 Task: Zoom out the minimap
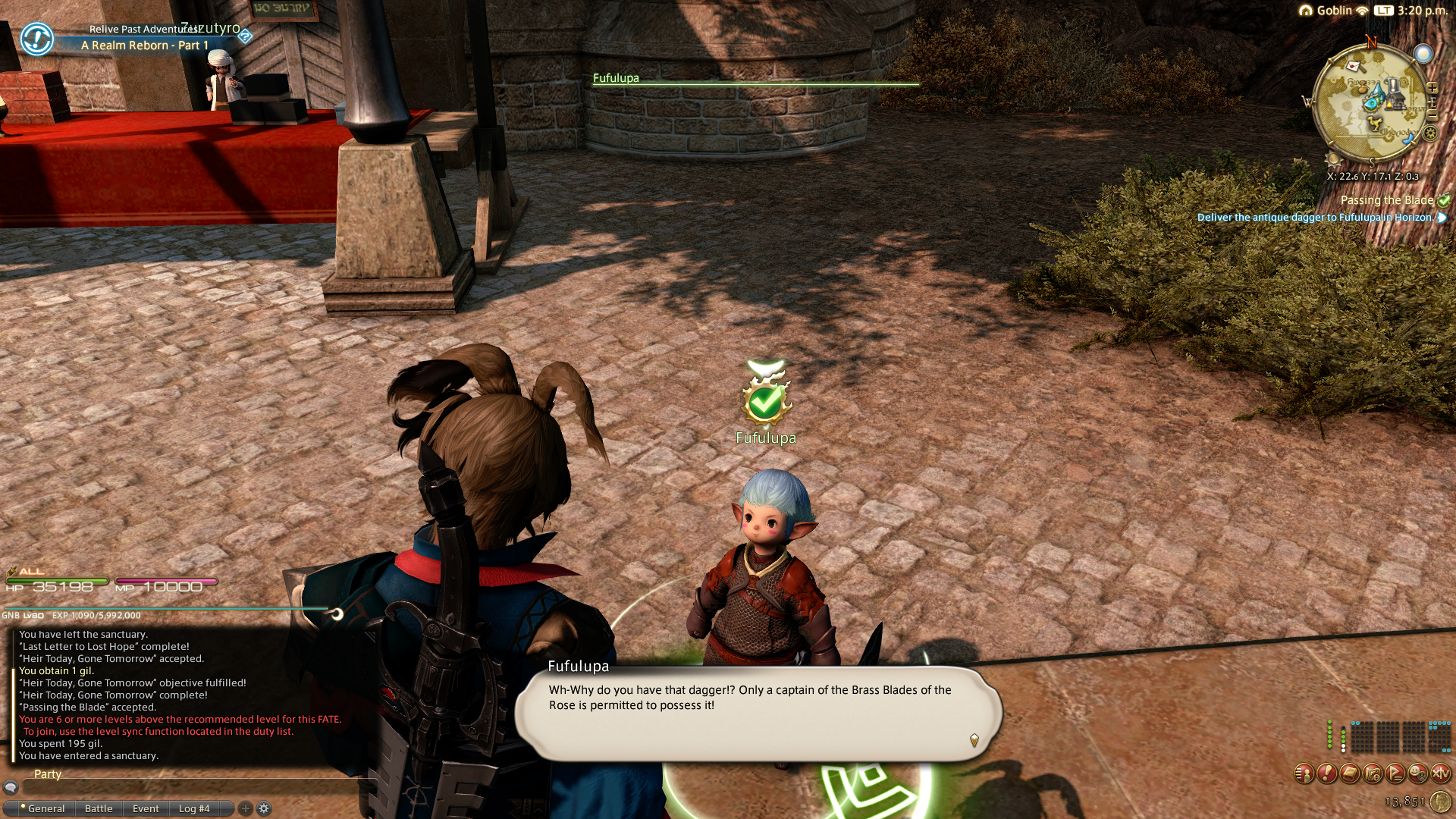tap(1432, 115)
